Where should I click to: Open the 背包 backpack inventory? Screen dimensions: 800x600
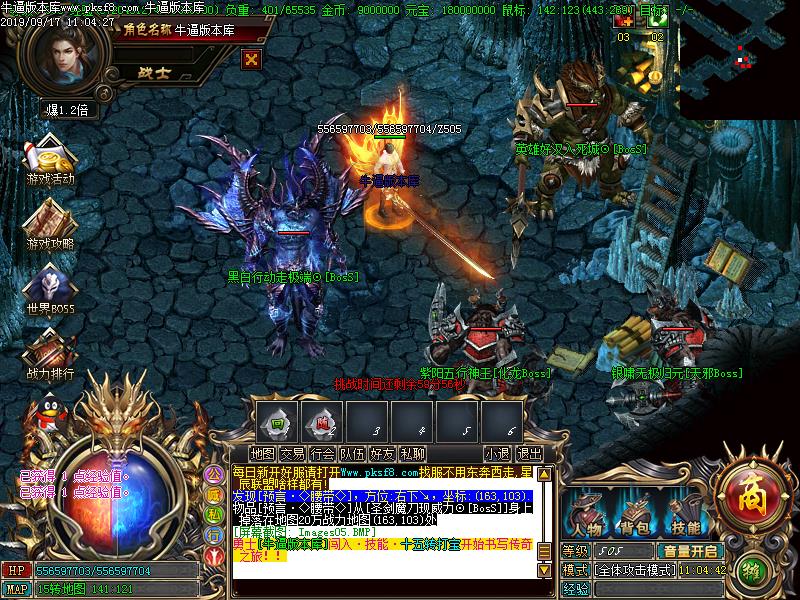pos(635,515)
